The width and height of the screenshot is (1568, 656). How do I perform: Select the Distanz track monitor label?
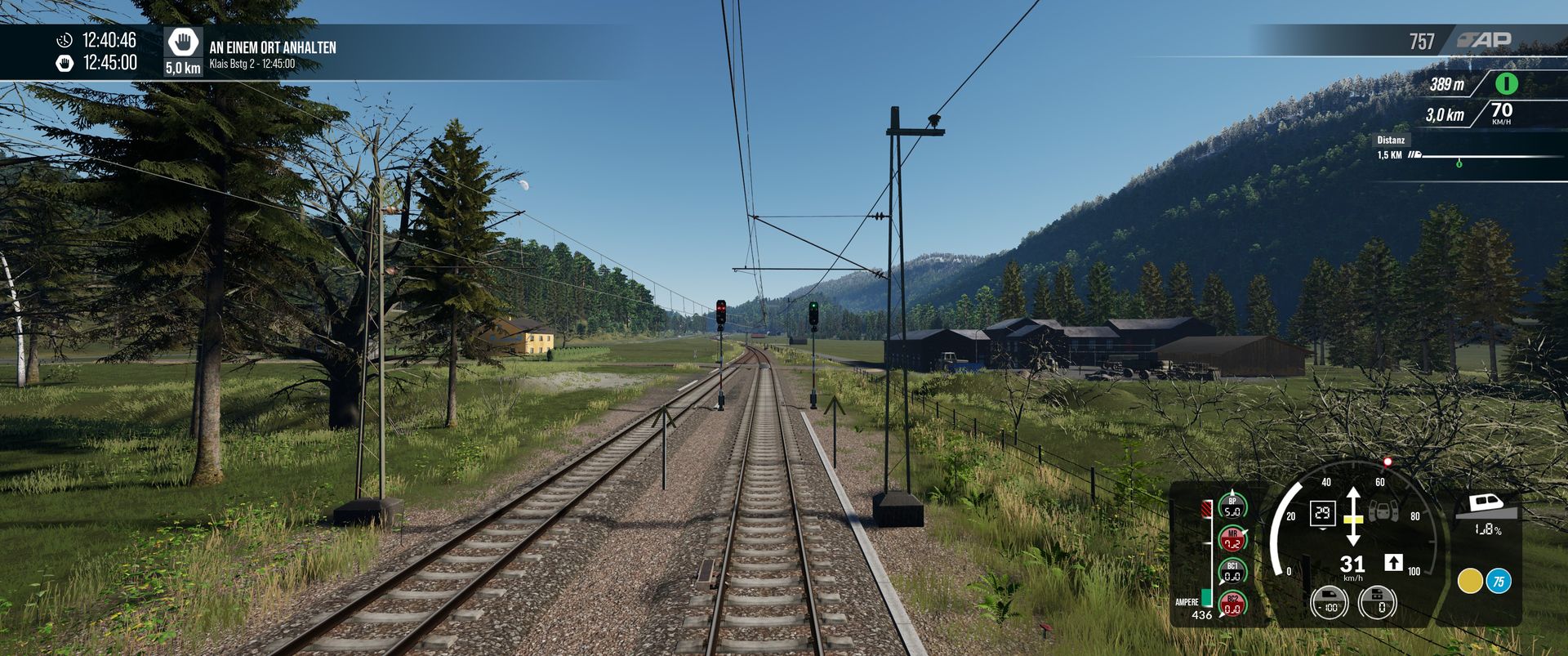pyautogui.click(x=1390, y=140)
